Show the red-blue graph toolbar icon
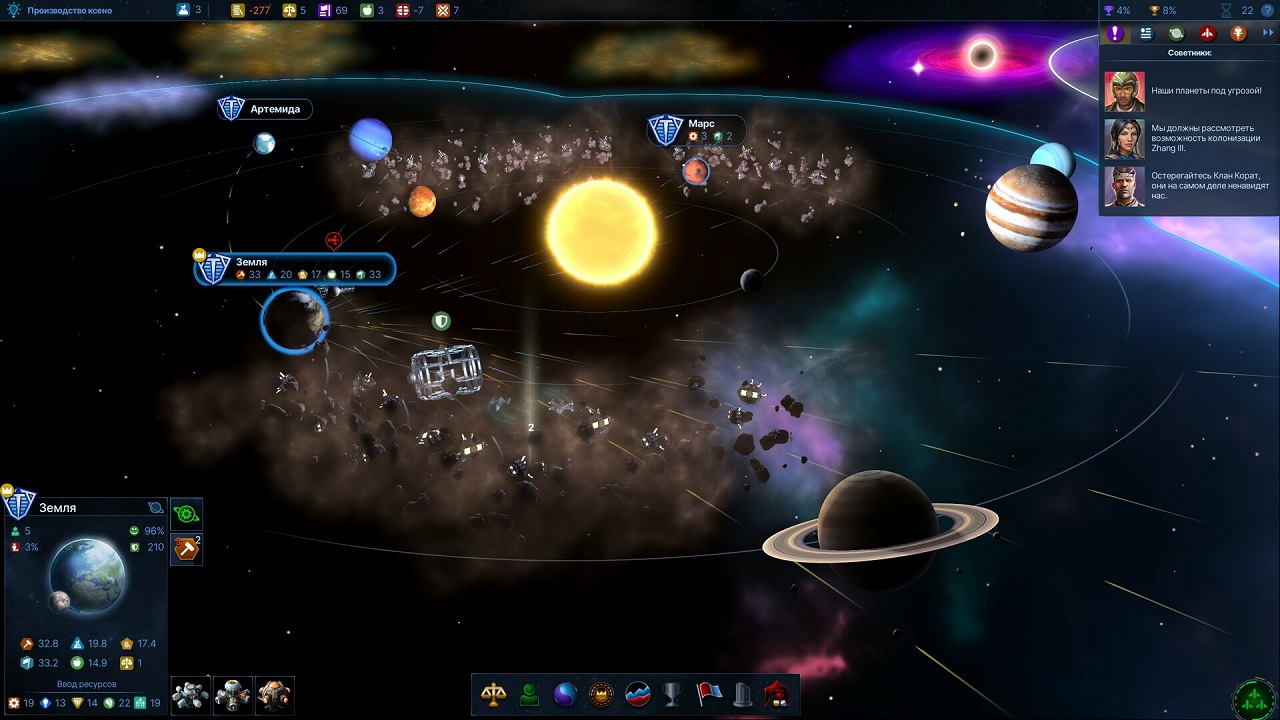 pyautogui.click(x=637, y=695)
